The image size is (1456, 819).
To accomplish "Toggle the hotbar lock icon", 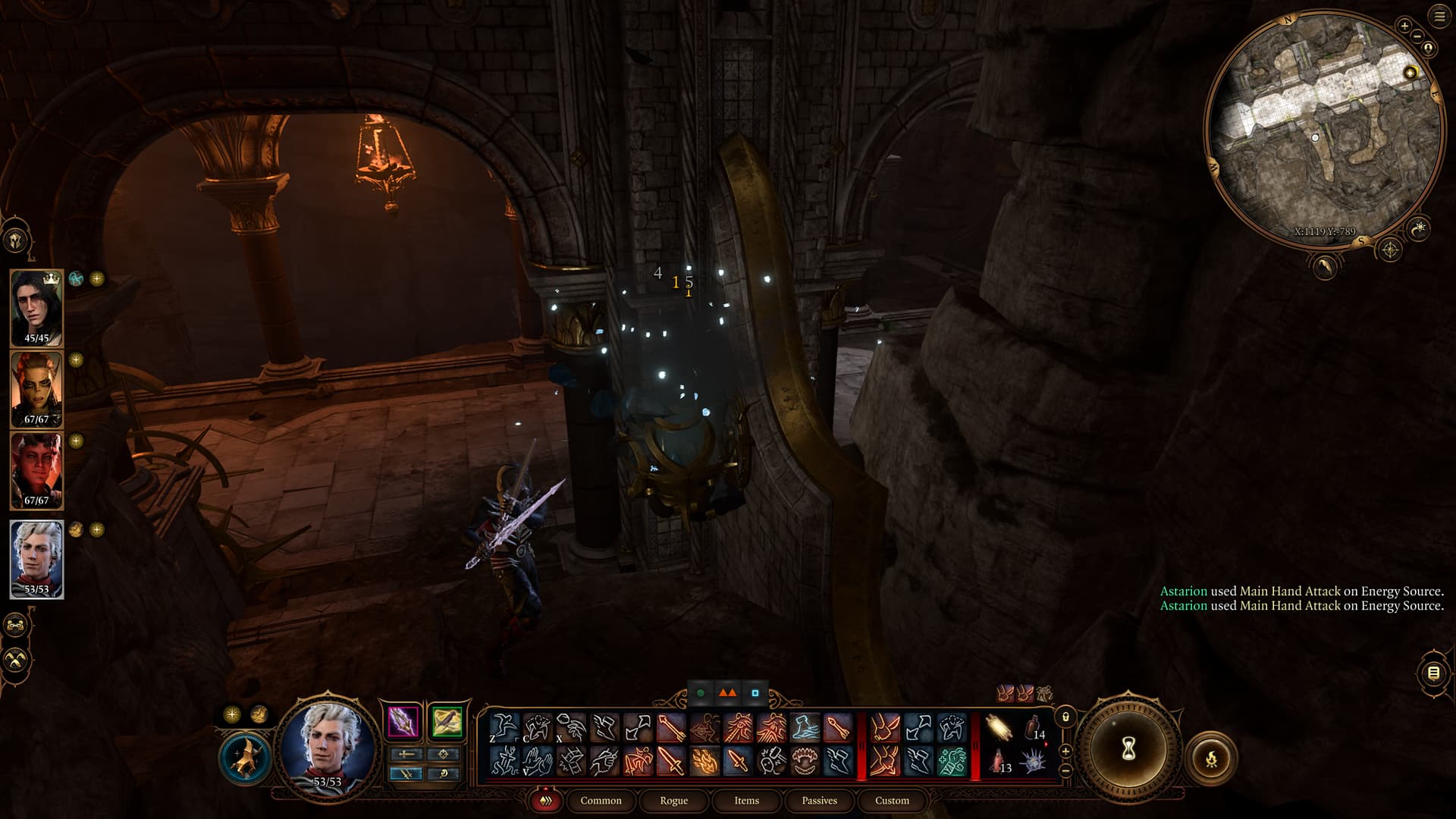I will (x=1065, y=717).
